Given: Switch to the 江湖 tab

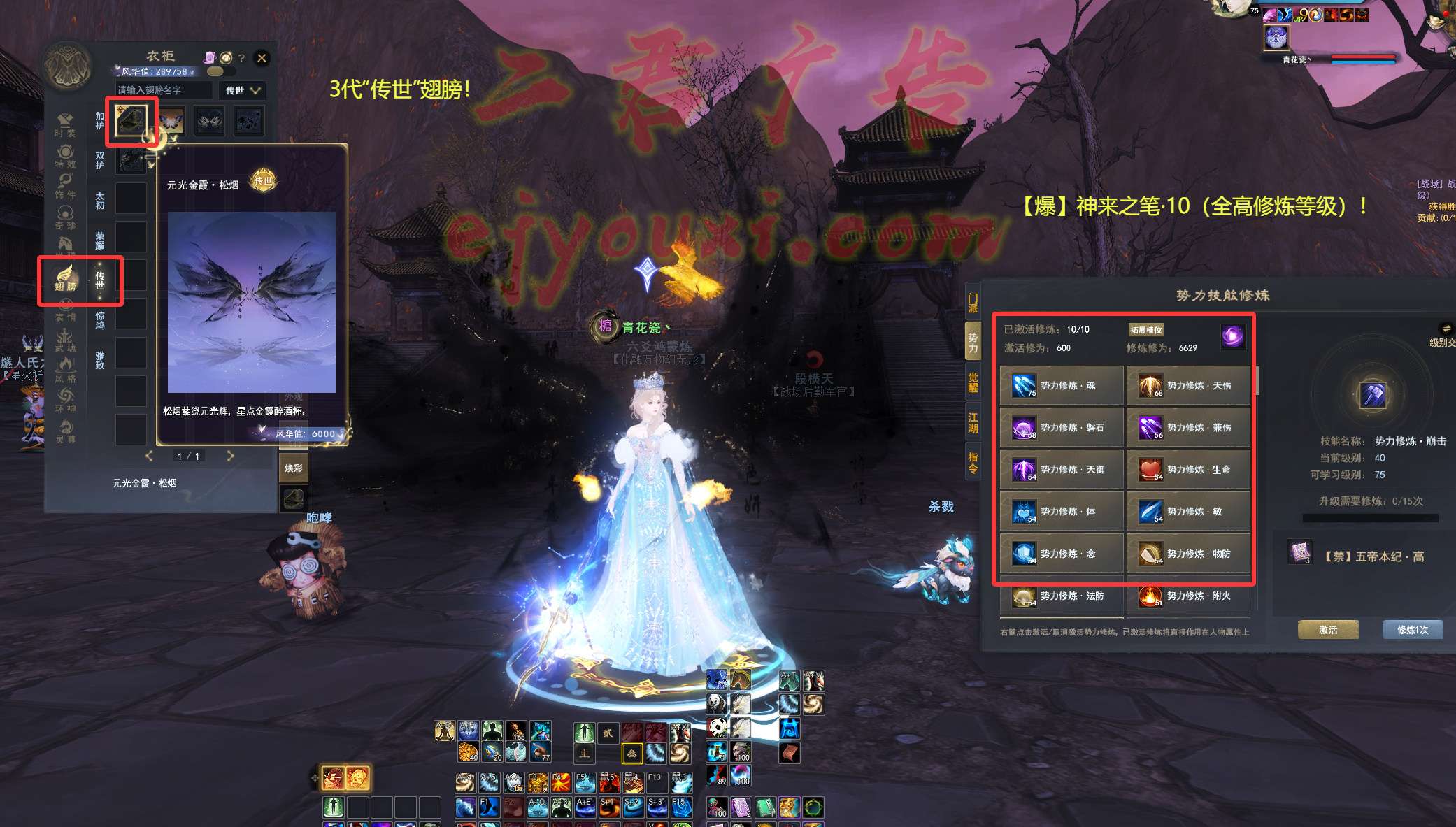Looking at the screenshot, I should pos(973,422).
